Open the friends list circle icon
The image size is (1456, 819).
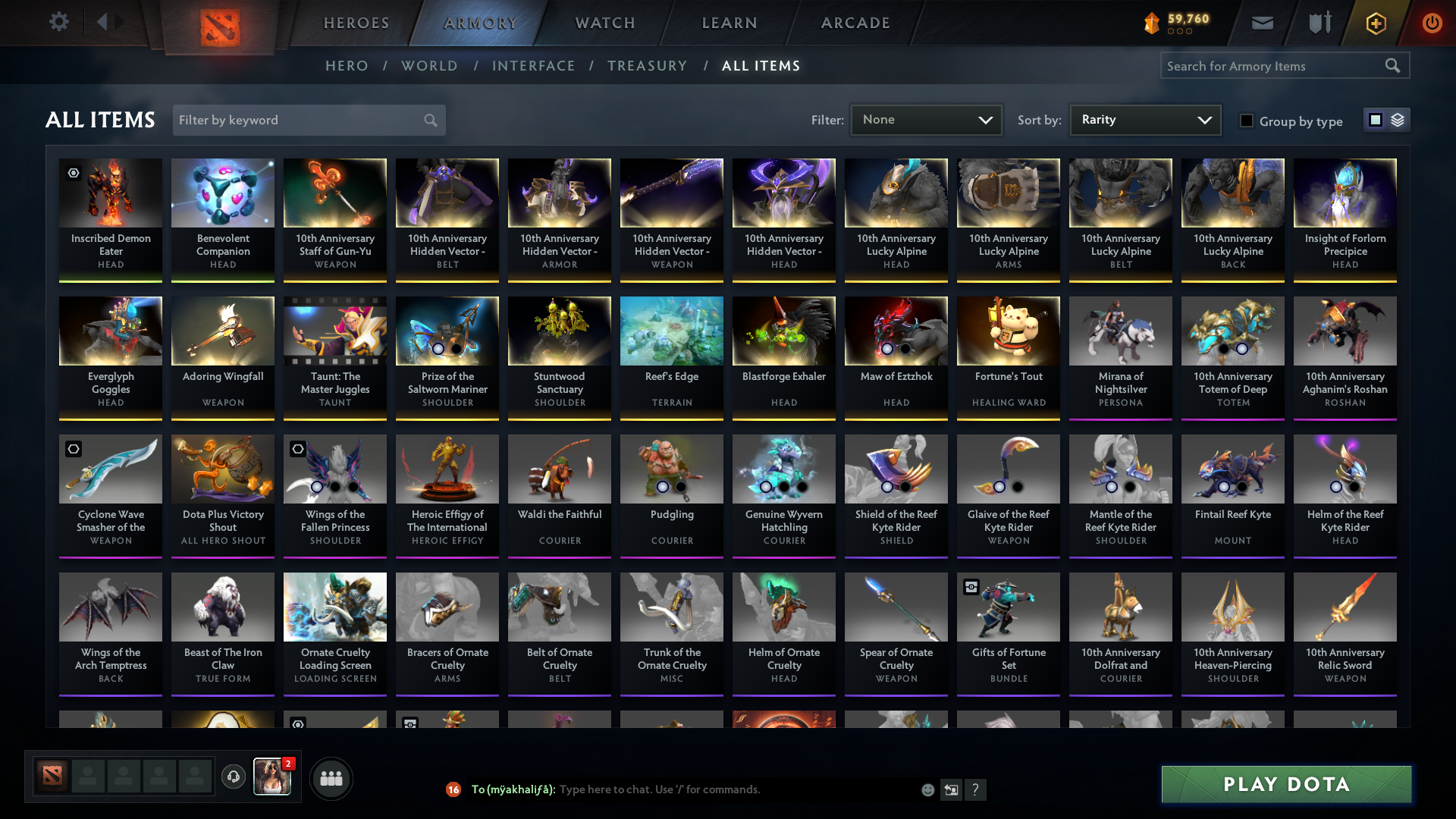coord(331,778)
